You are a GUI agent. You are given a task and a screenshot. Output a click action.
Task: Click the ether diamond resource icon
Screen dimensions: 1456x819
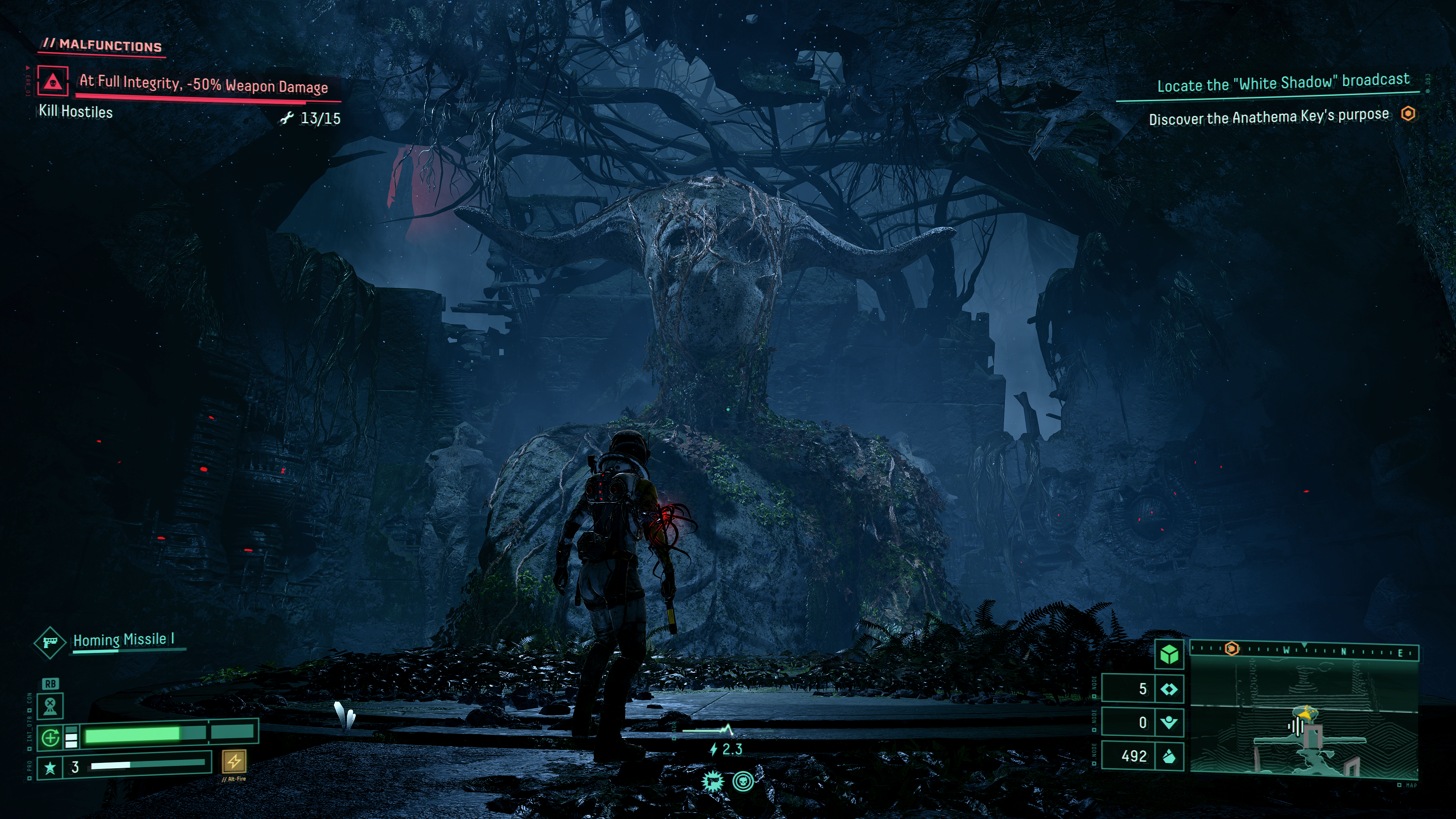click(x=1169, y=689)
